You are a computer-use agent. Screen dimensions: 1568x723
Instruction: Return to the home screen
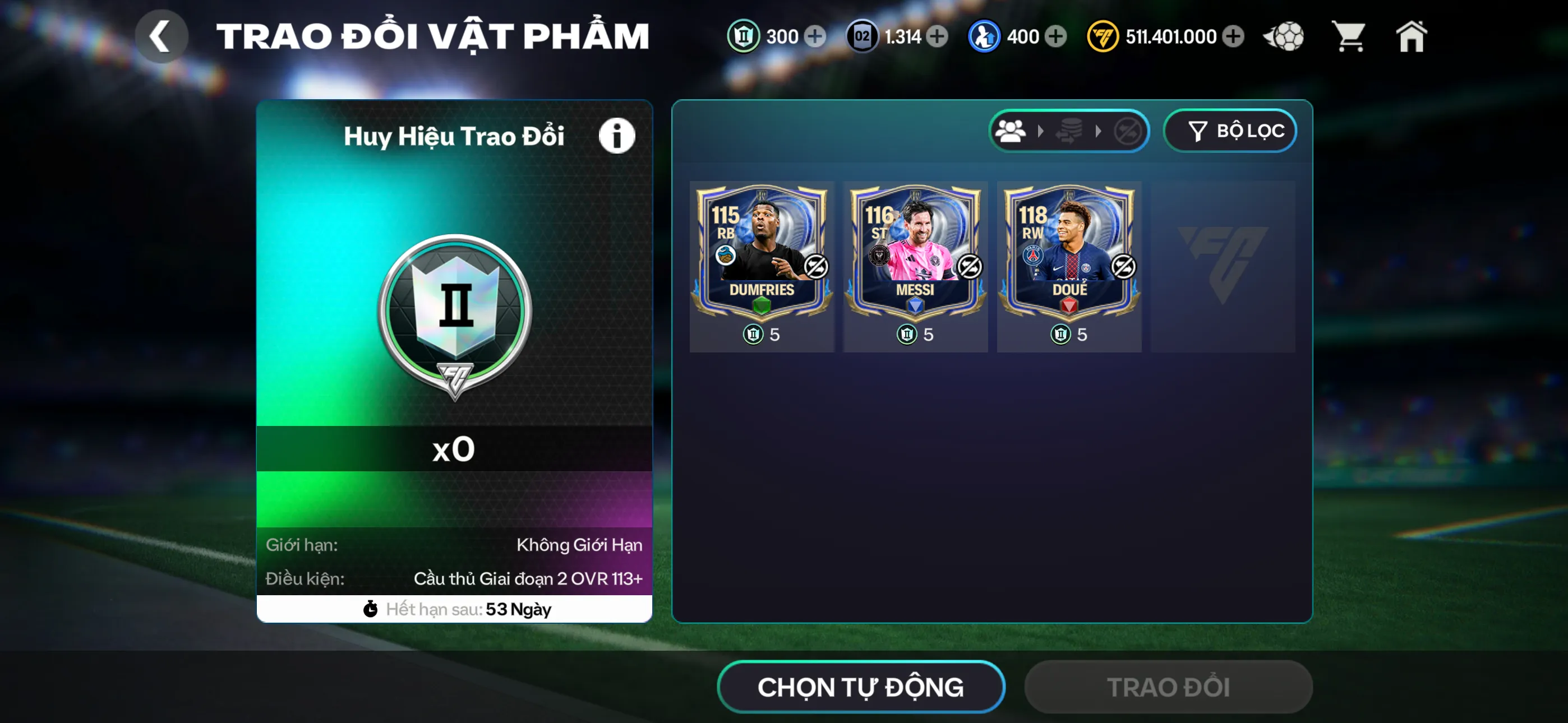(1411, 36)
